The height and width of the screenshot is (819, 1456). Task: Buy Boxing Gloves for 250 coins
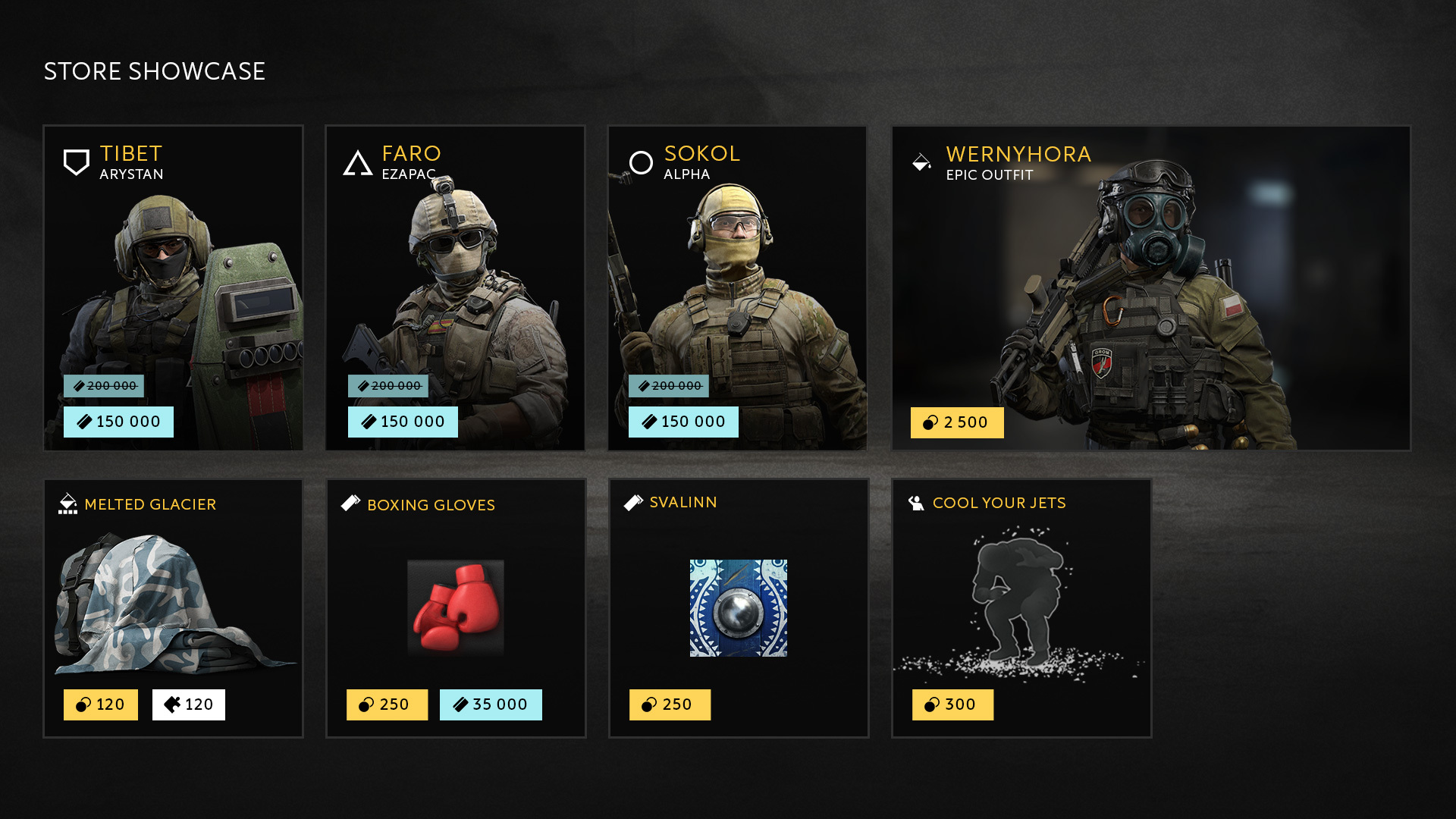387,704
